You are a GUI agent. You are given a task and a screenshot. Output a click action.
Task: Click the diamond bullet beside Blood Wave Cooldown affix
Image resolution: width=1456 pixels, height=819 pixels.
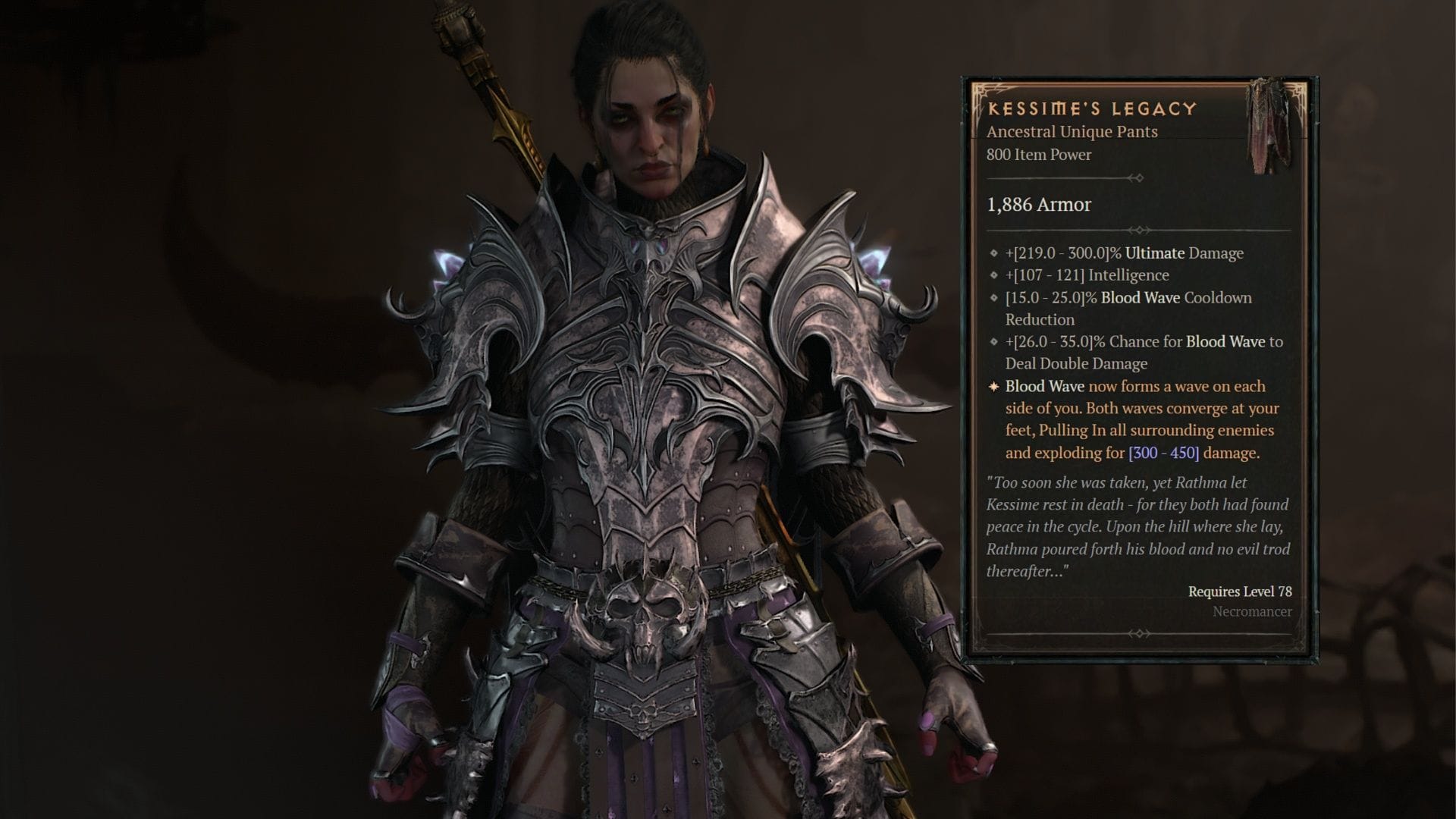click(x=994, y=298)
